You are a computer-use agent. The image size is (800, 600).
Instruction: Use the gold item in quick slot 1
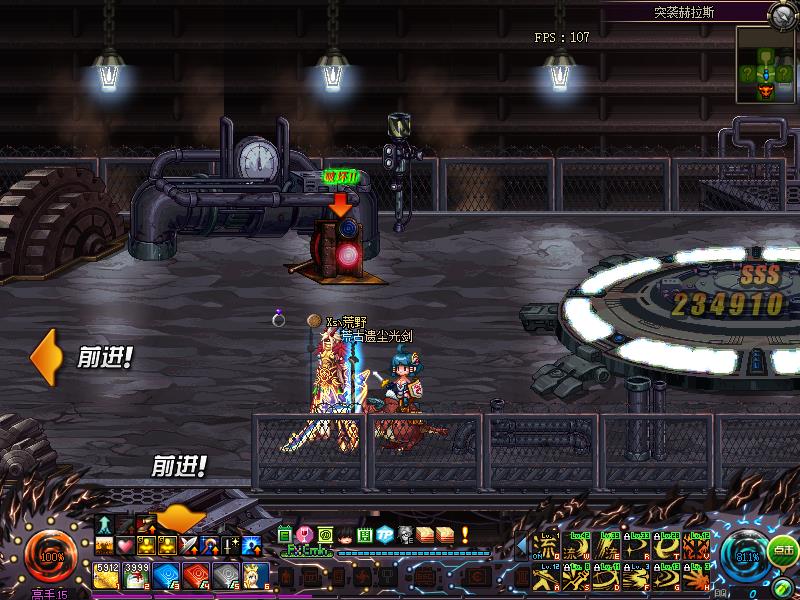pos(107,573)
